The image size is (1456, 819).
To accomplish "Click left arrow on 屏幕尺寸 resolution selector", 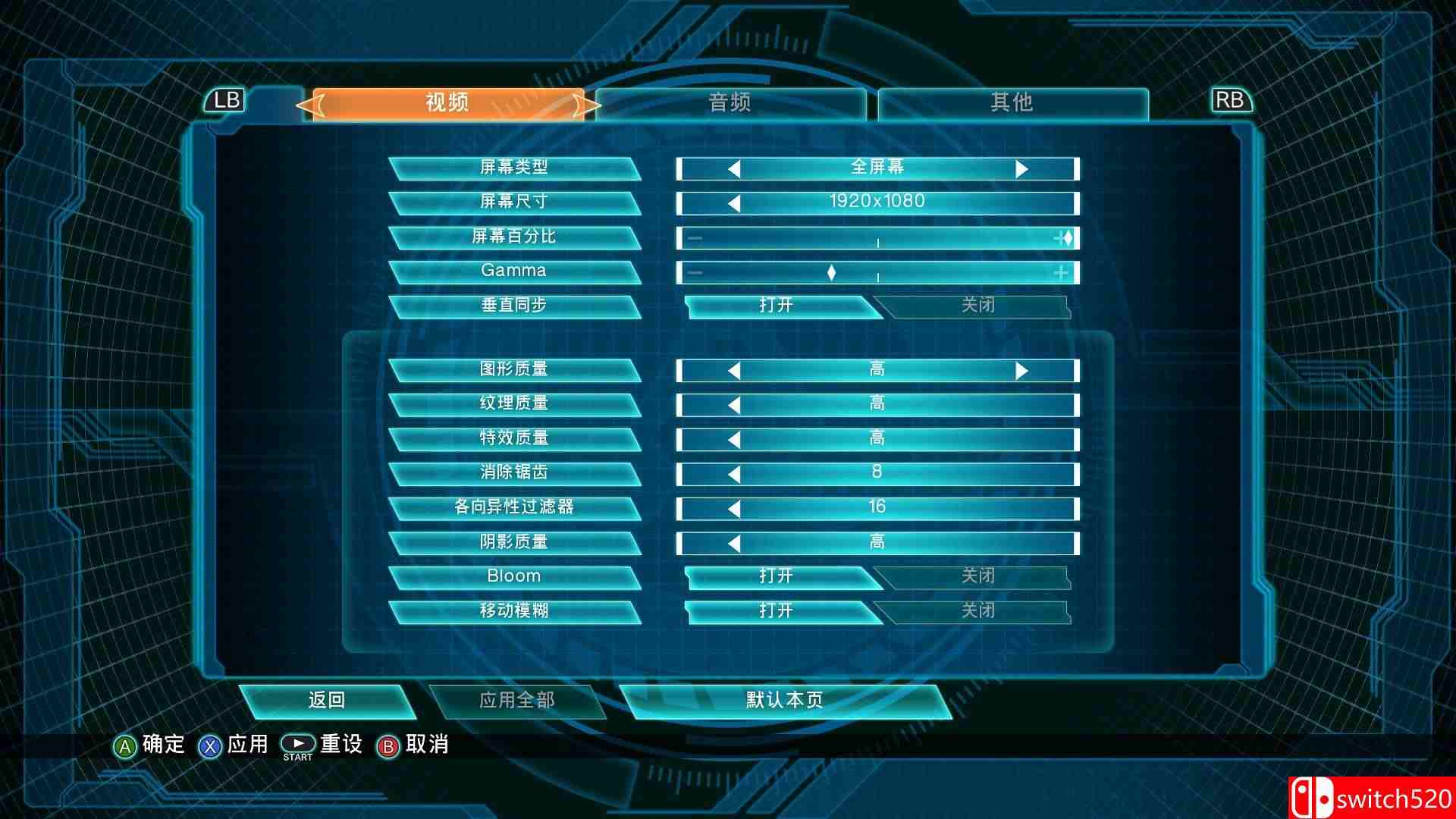I will point(733,201).
